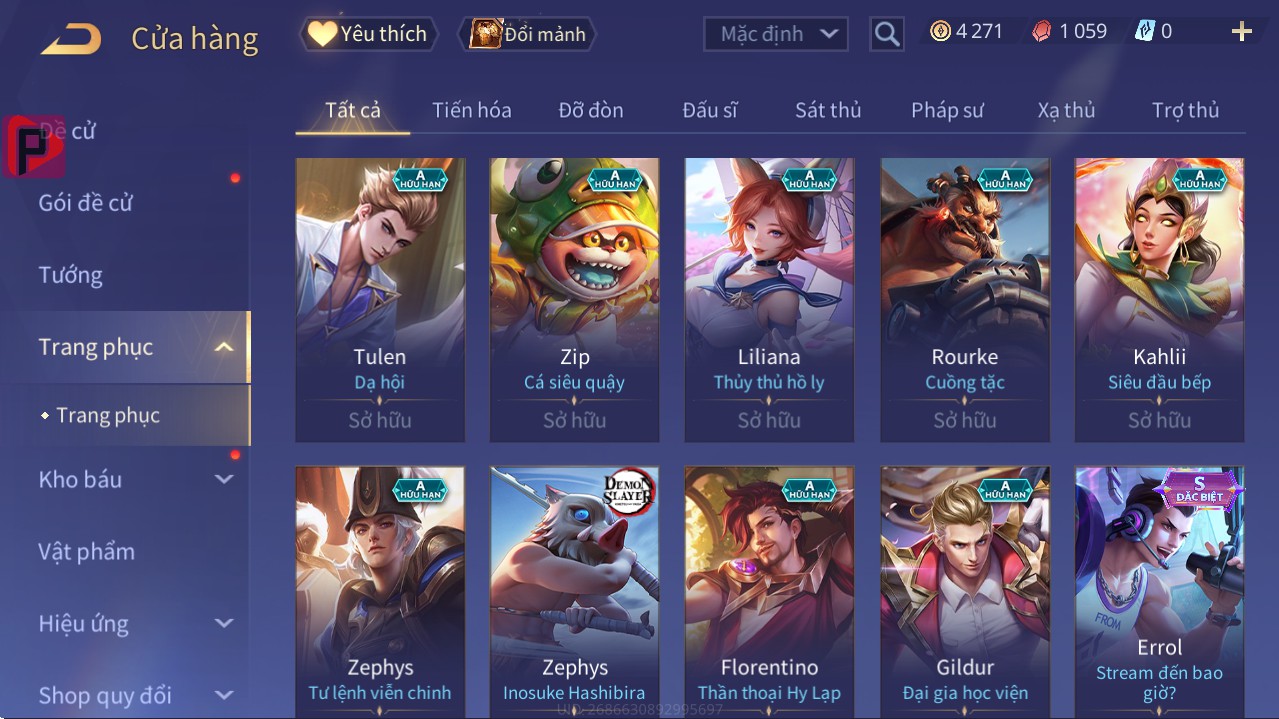This screenshot has height=719, width=1279.
Task: Open the Vật phẩm section
Action: click(x=87, y=551)
